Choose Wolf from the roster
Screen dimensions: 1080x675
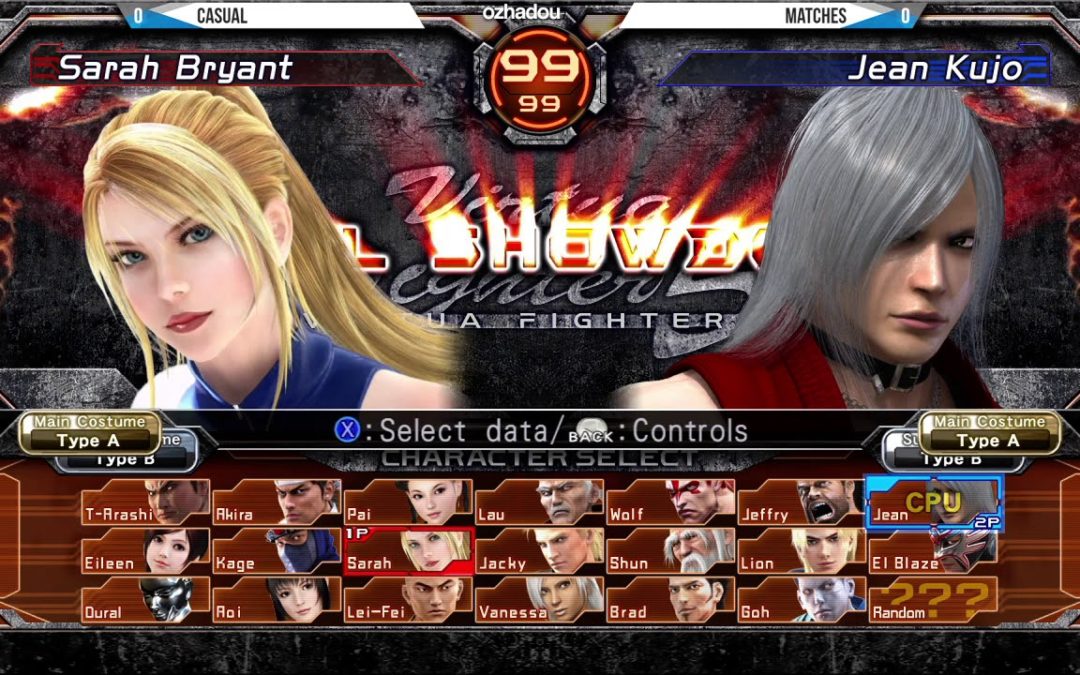(670, 503)
